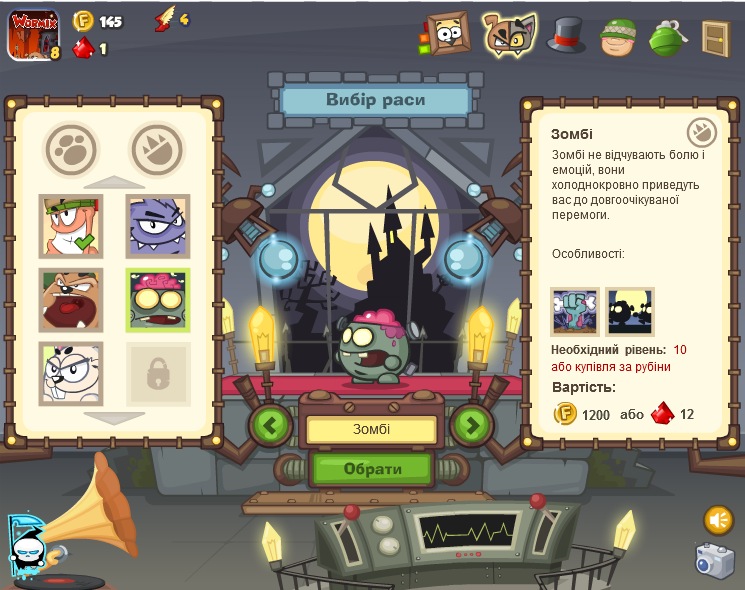745x590 pixels.
Task: Choose the purple furry monster race
Action: coord(158,226)
